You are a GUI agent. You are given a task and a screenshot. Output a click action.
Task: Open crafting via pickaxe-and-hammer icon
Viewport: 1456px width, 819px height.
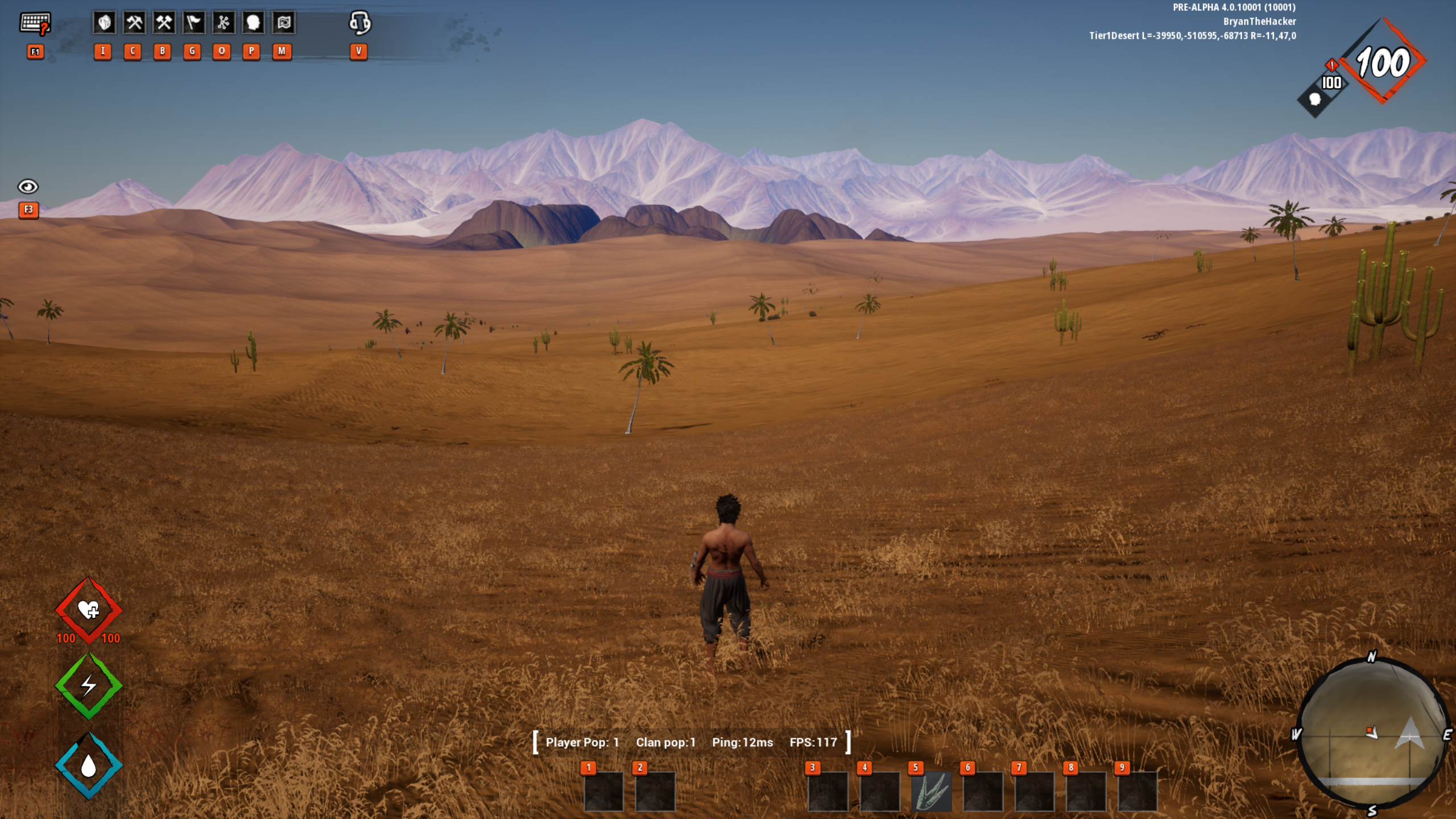coord(134,23)
